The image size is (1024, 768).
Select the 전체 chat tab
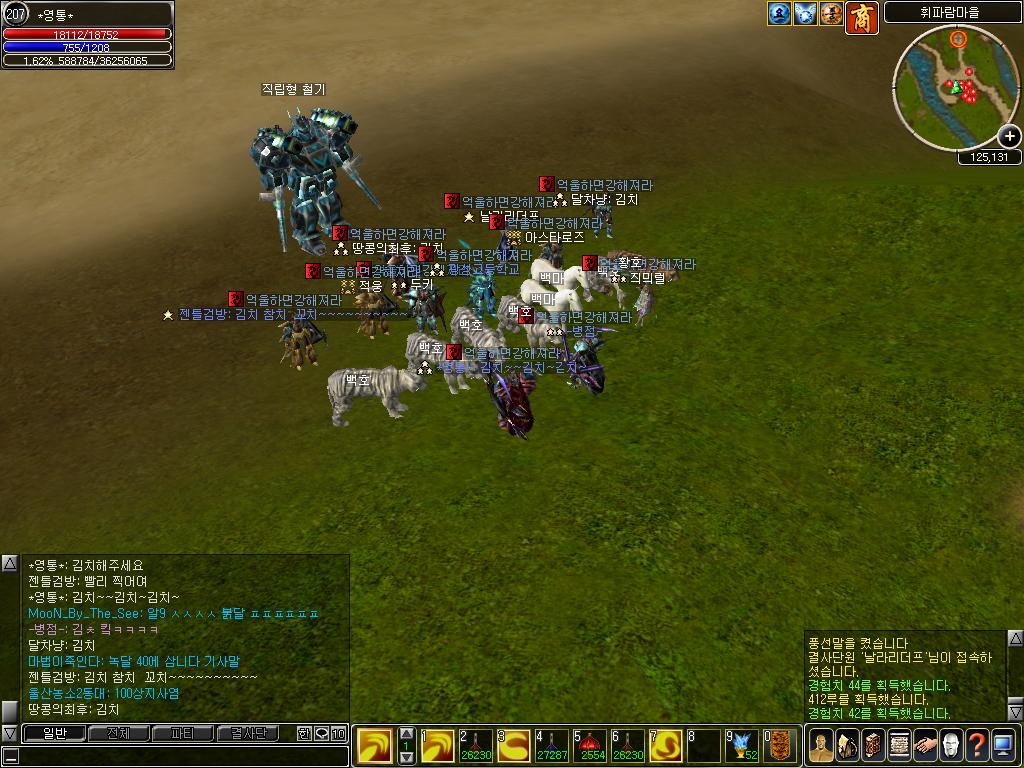click(118, 733)
